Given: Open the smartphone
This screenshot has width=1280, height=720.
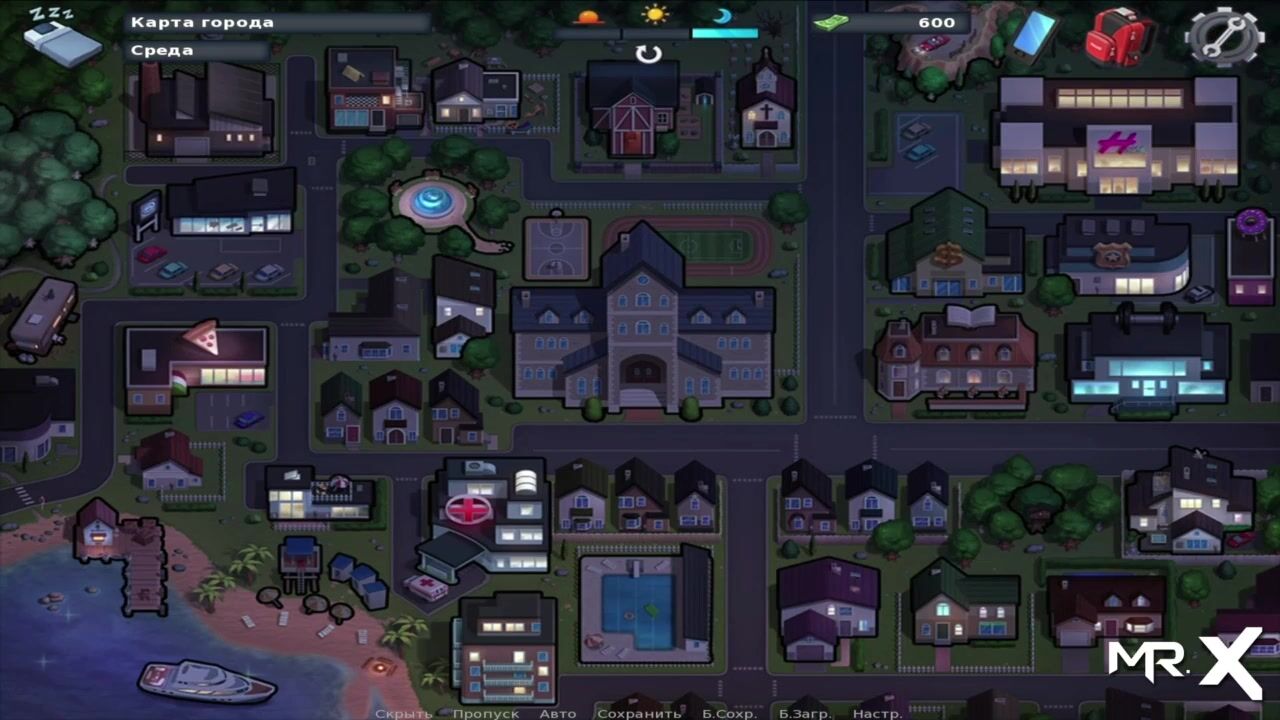Looking at the screenshot, I should 1034,33.
